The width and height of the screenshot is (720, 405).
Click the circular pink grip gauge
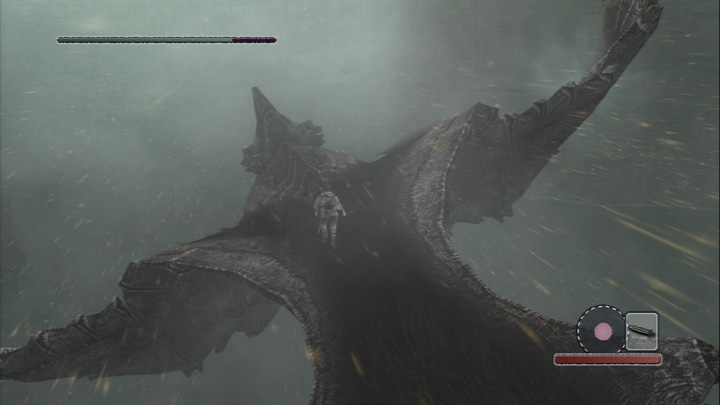602,329
